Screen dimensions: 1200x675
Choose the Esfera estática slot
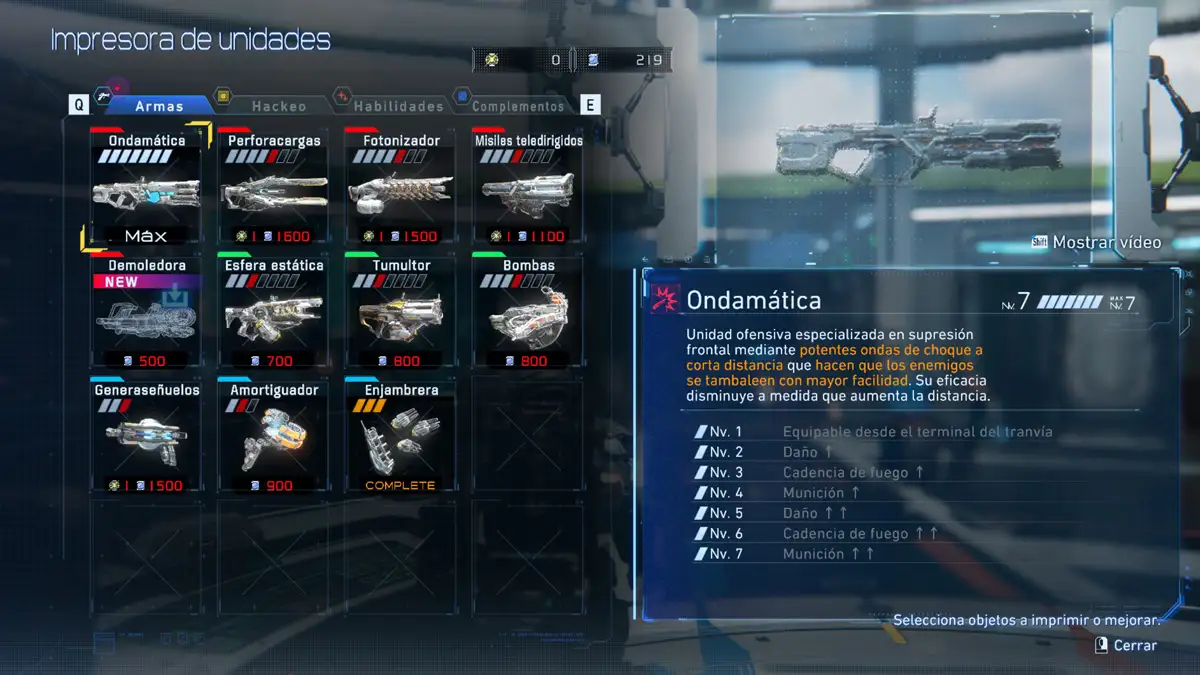[x=274, y=312]
